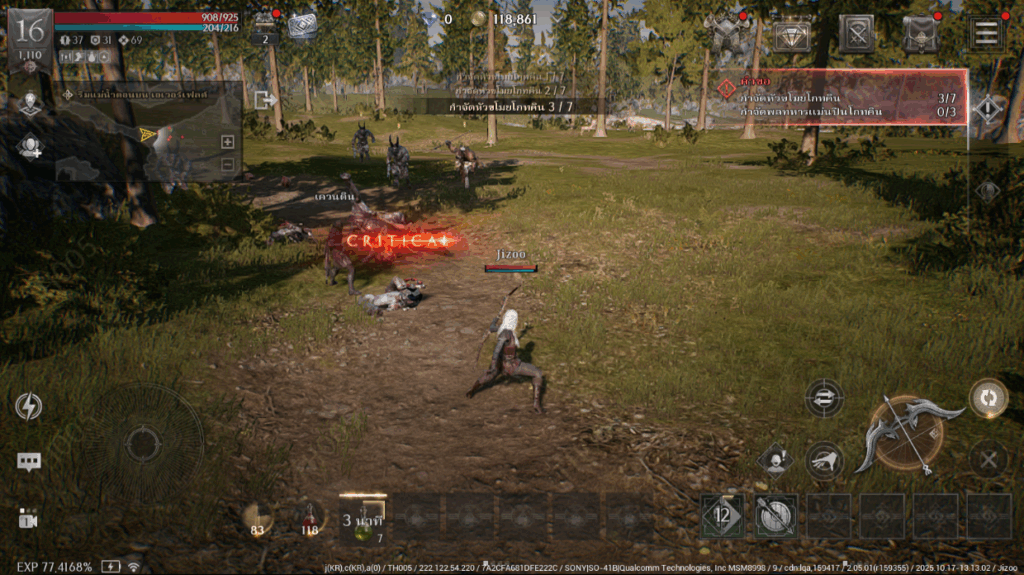Open the crossed-swords book icon
Screen dimensions: 1024x575
click(x=857, y=34)
